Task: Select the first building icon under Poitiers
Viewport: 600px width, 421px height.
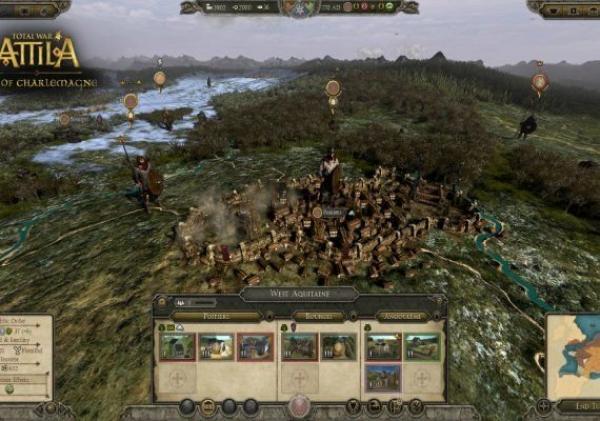Action: (177, 347)
